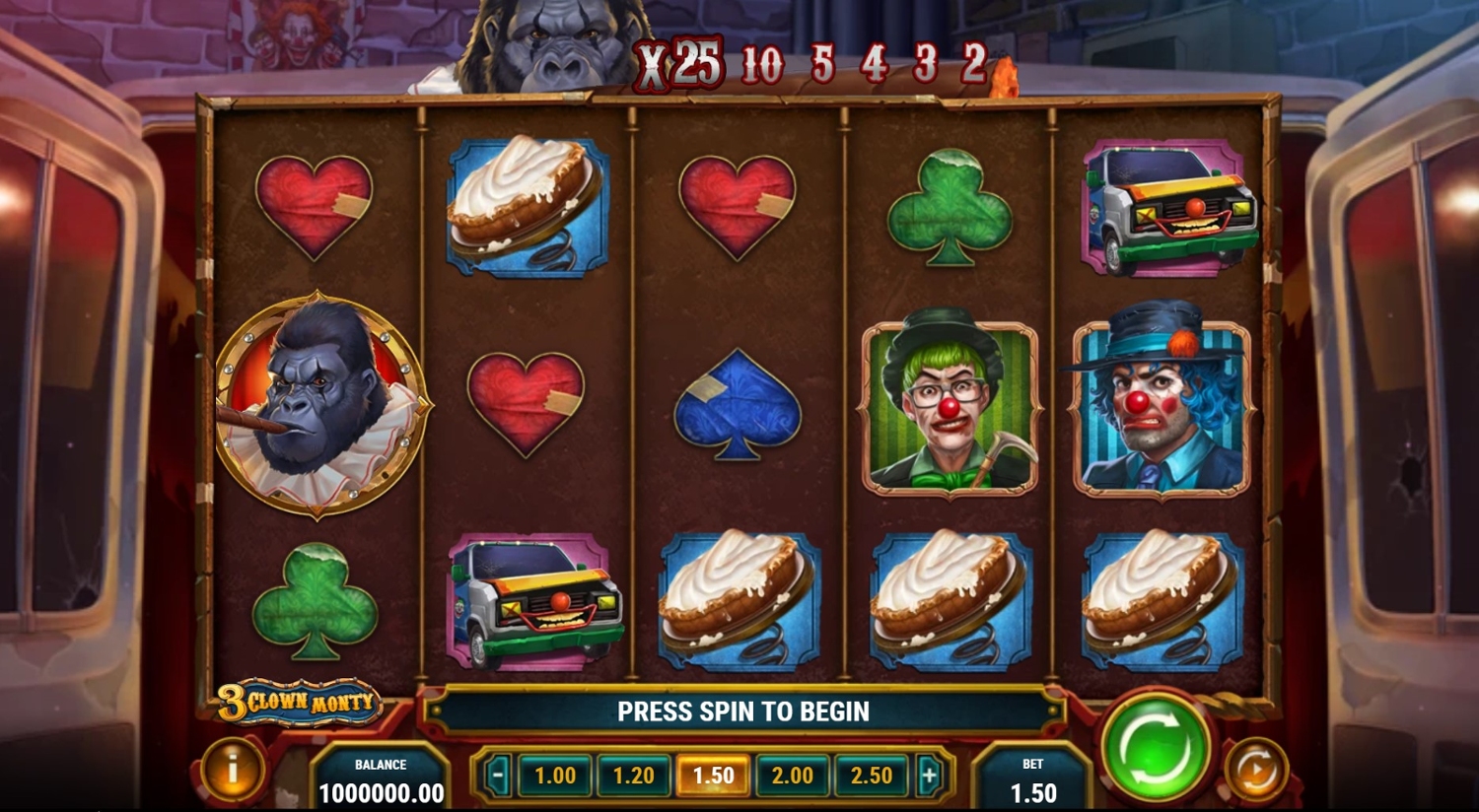Set the bet to 2.00
This screenshot has width=1479, height=812.
(x=792, y=776)
